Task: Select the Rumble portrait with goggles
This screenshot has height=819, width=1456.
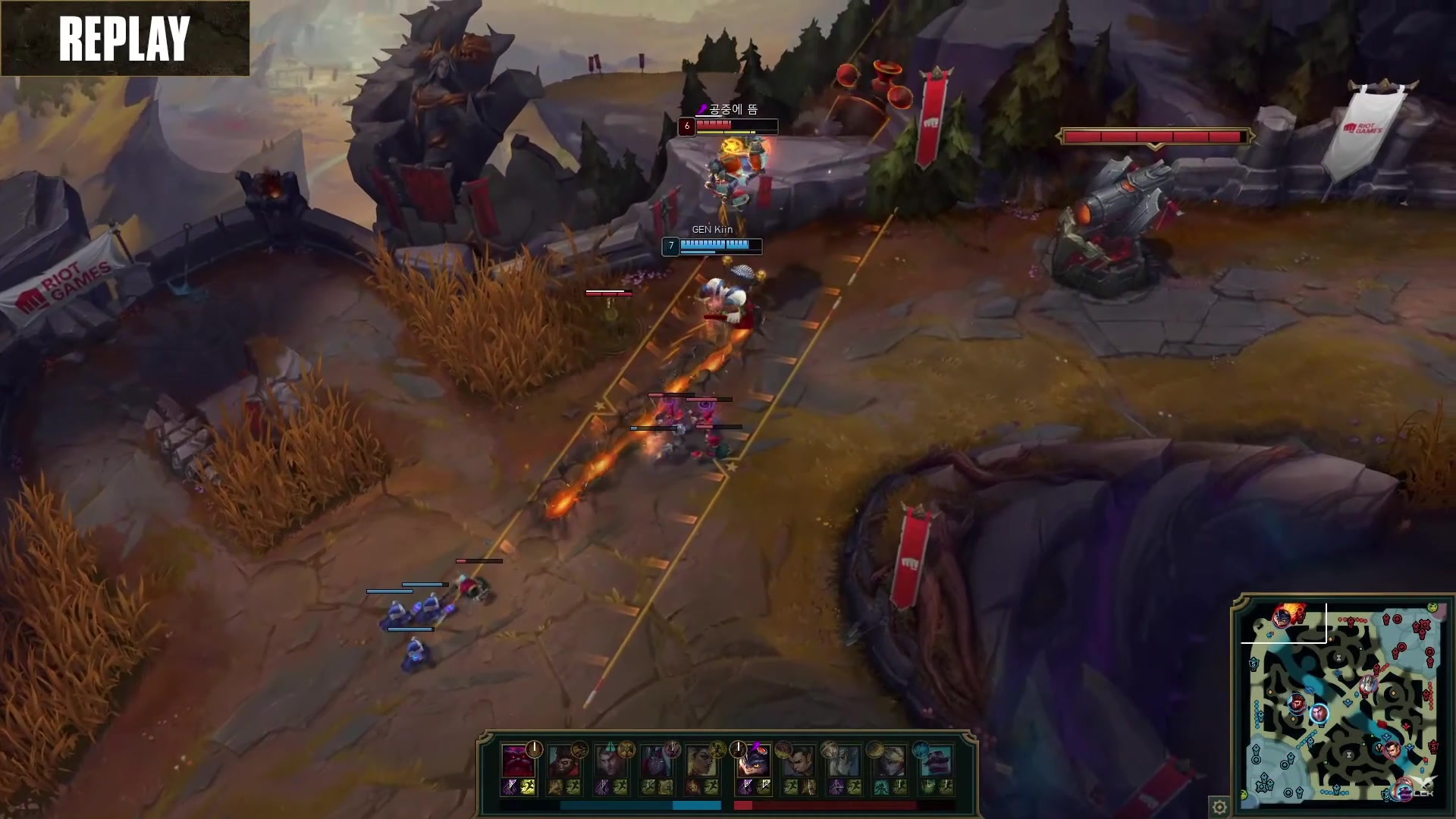Action: (x=752, y=761)
